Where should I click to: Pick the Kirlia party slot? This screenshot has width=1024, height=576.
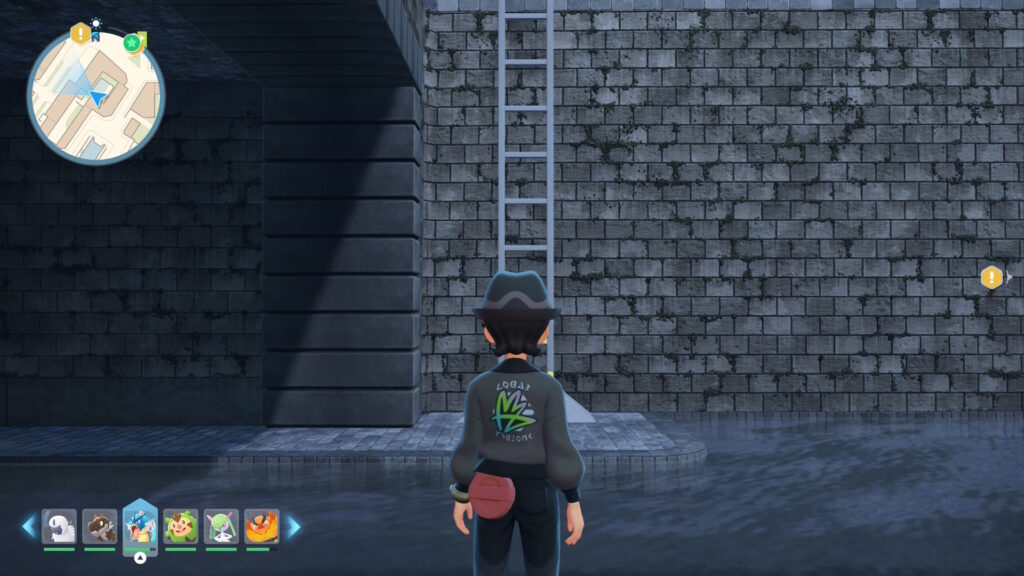pyautogui.click(x=221, y=527)
